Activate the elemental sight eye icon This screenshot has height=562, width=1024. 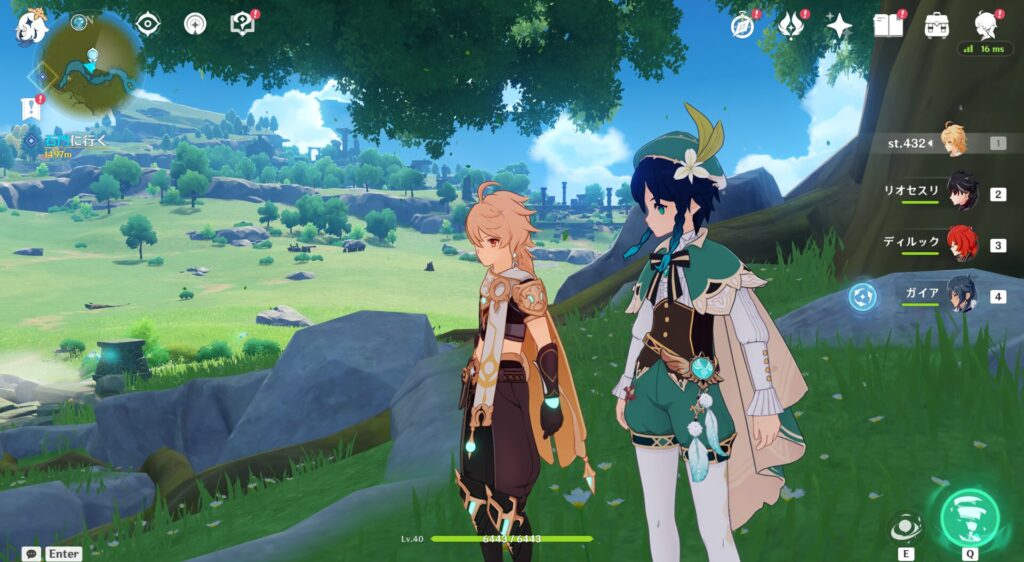(x=148, y=23)
